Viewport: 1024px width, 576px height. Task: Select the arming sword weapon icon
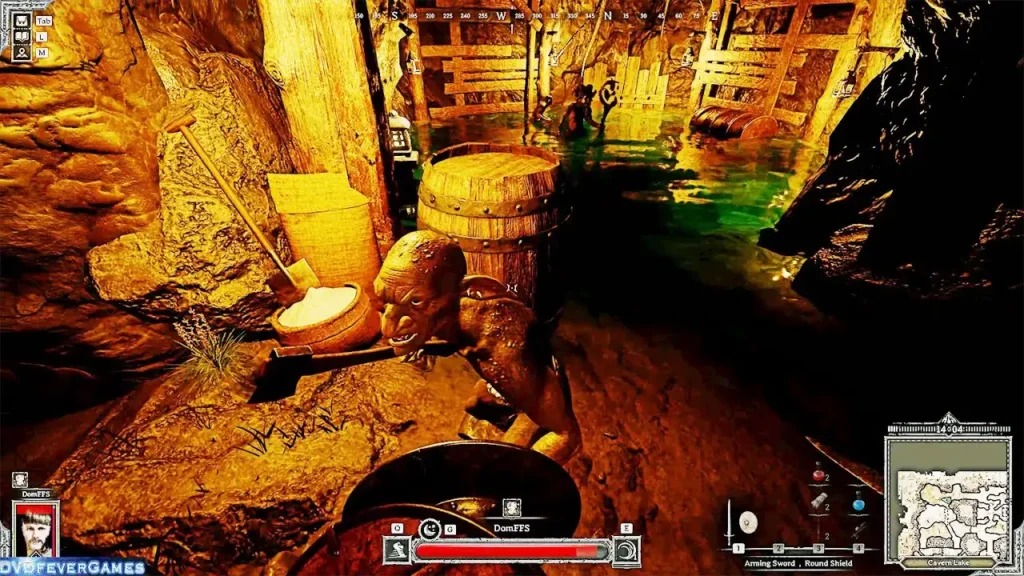729,520
